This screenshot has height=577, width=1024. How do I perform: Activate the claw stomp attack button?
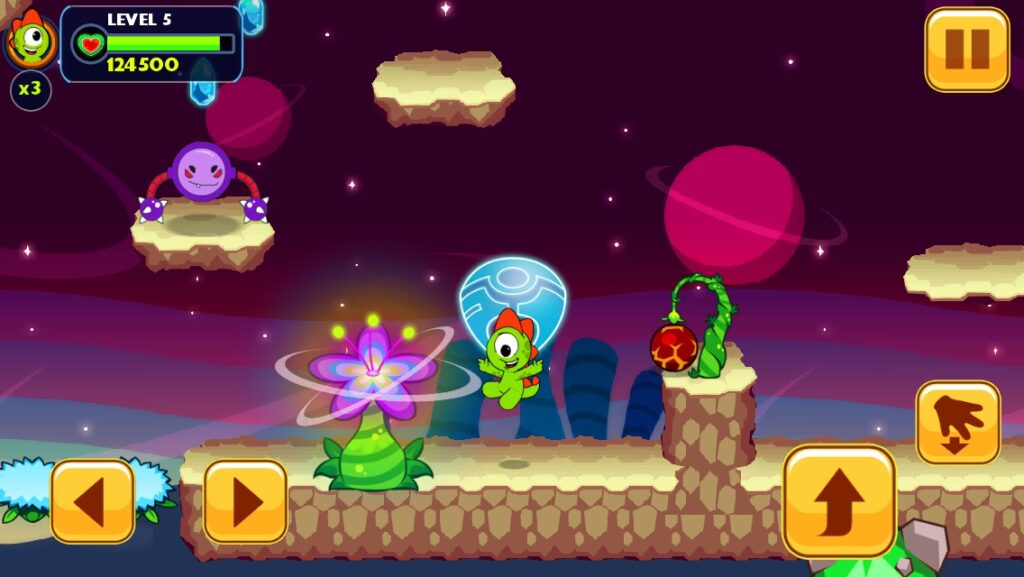957,422
